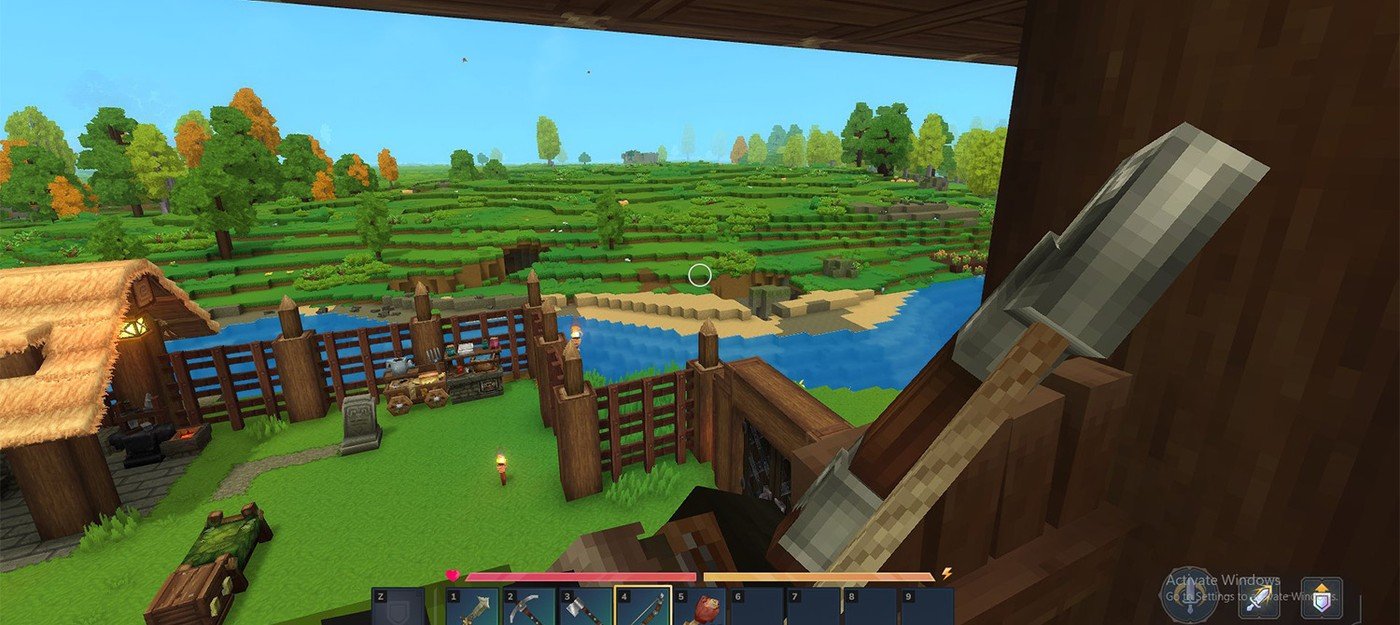Activate the round sword signature ability icon
The width and height of the screenshot is (1400, 625).
pos(1189,596)
